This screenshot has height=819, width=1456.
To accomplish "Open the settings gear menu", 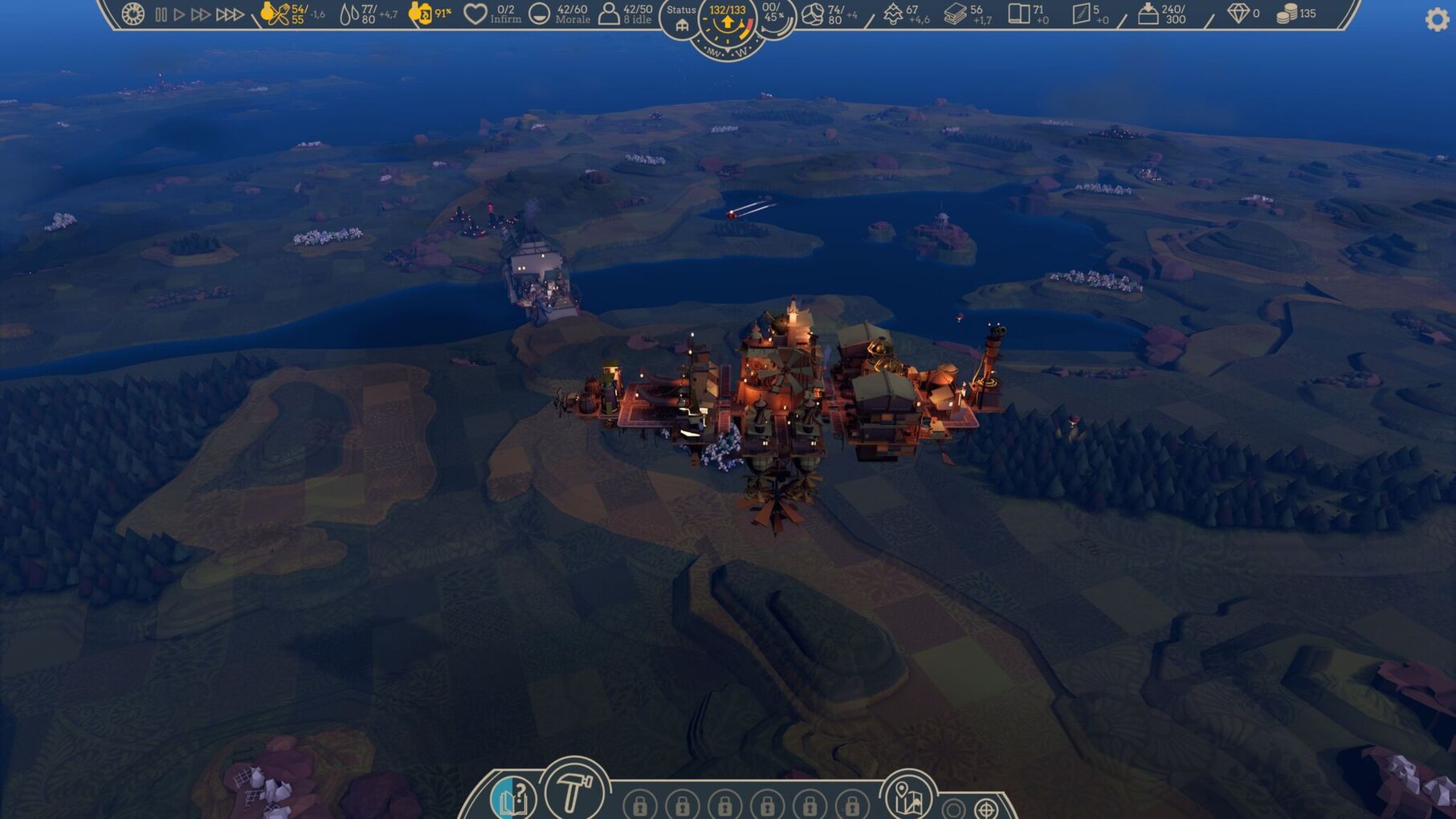I will click(x=1436, y=19).
